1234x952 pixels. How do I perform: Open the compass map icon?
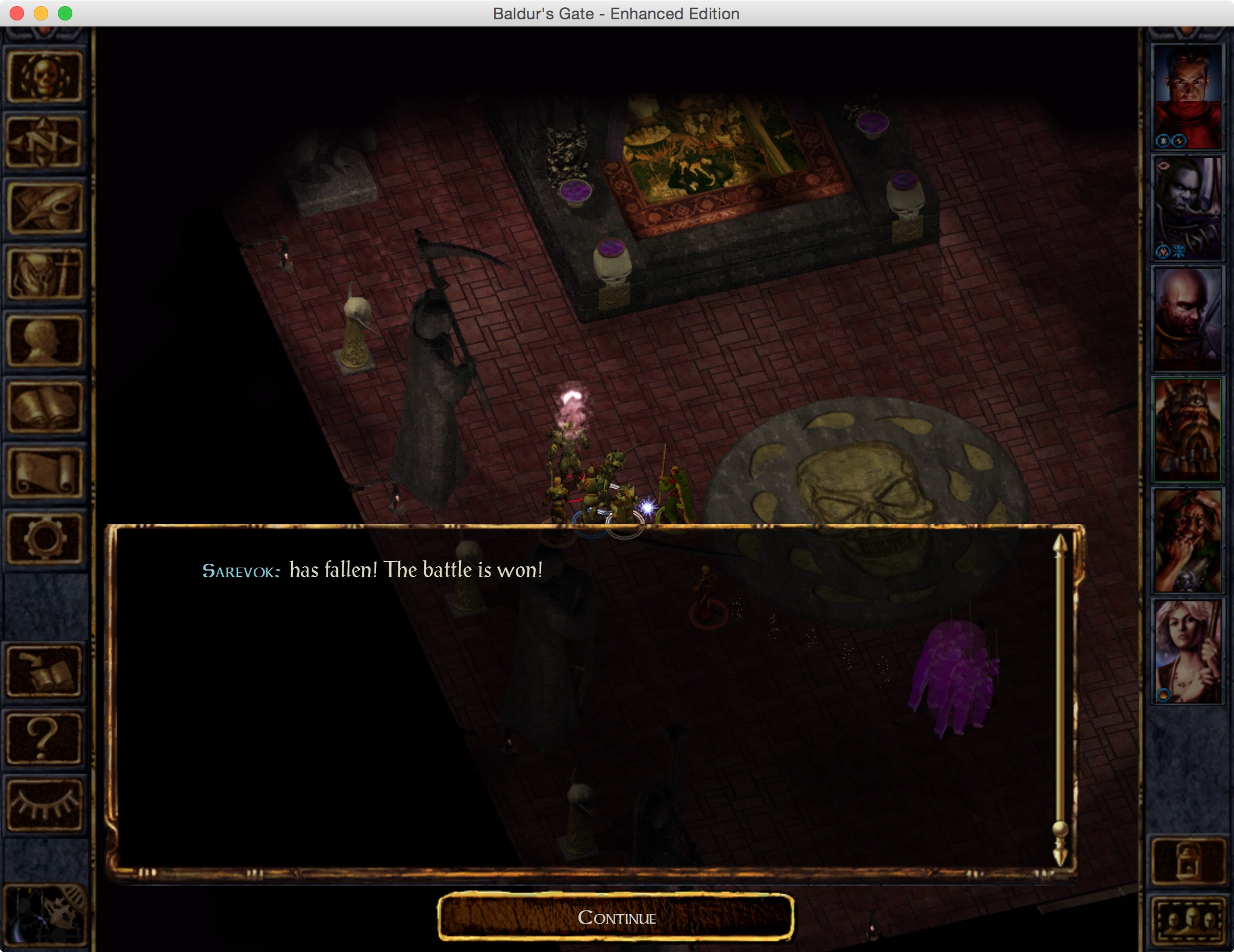(45, 142)
